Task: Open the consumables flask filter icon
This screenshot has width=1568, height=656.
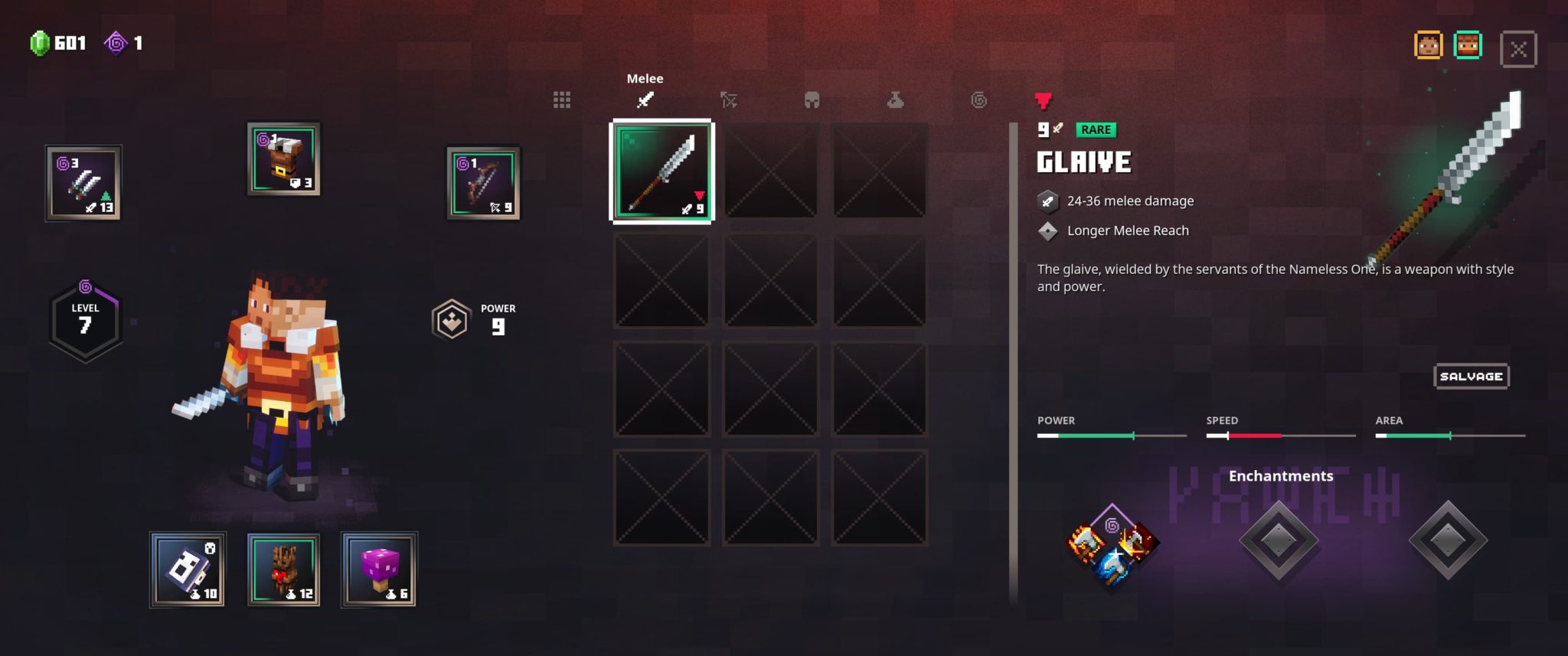Action: 896,100
